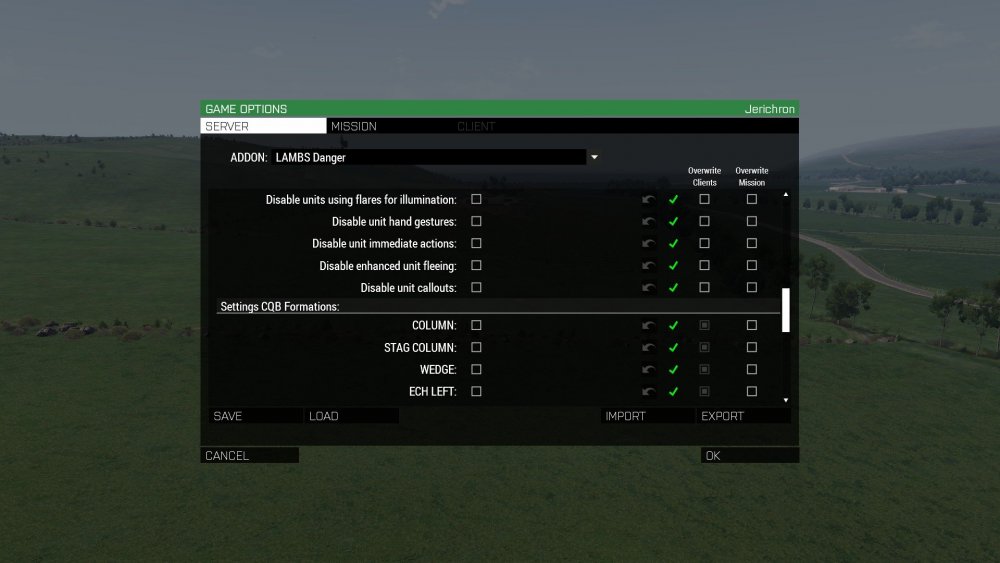The image size is (1000, 563).
Task: Check the ECH LEFT formation box
Action: tap(476, 391)
